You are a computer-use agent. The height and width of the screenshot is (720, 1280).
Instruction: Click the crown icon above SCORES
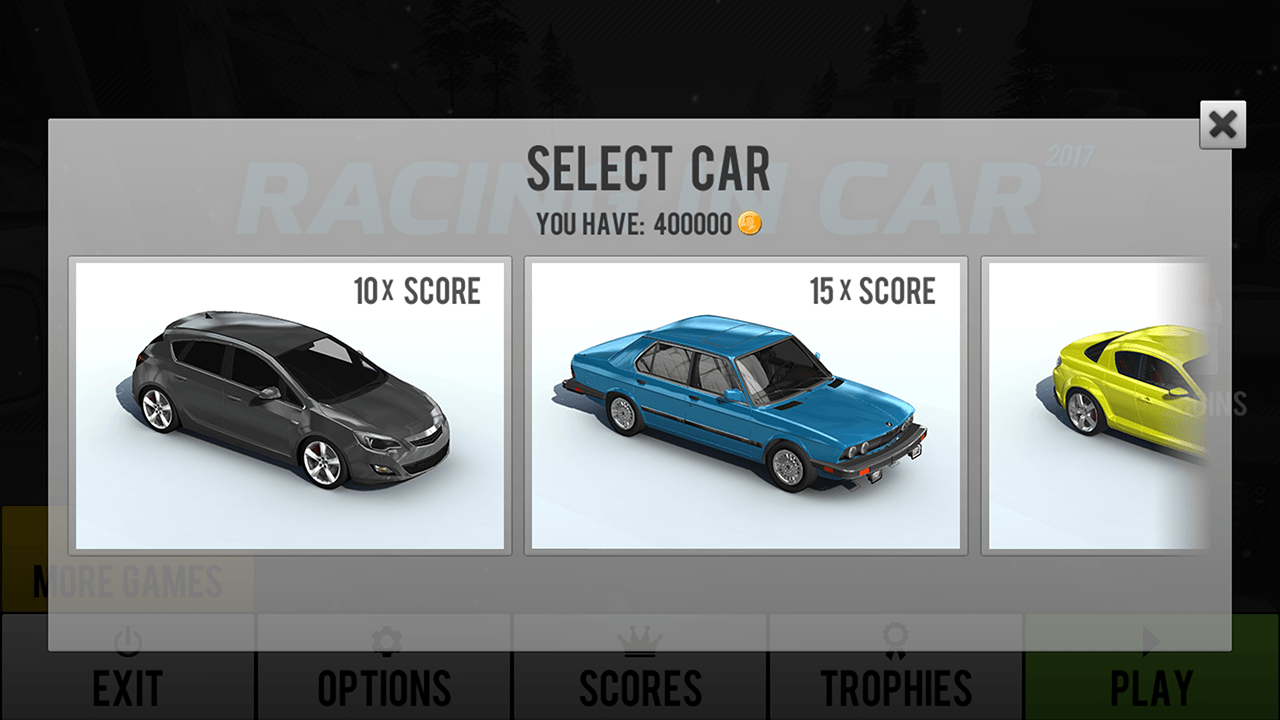[639, 643]
